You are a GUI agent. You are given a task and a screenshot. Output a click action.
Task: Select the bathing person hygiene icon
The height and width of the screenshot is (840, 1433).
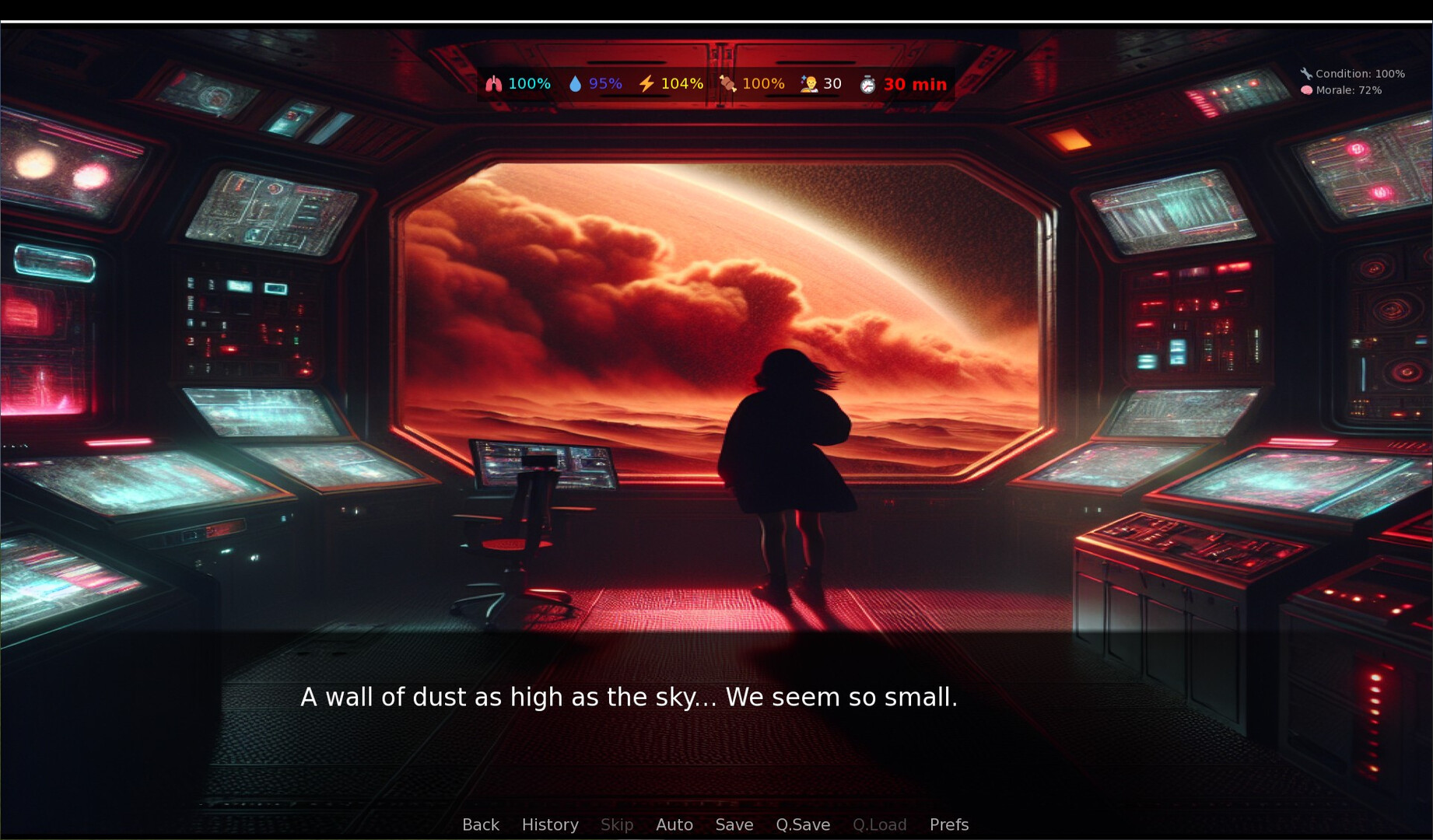[x=809, y=83]
